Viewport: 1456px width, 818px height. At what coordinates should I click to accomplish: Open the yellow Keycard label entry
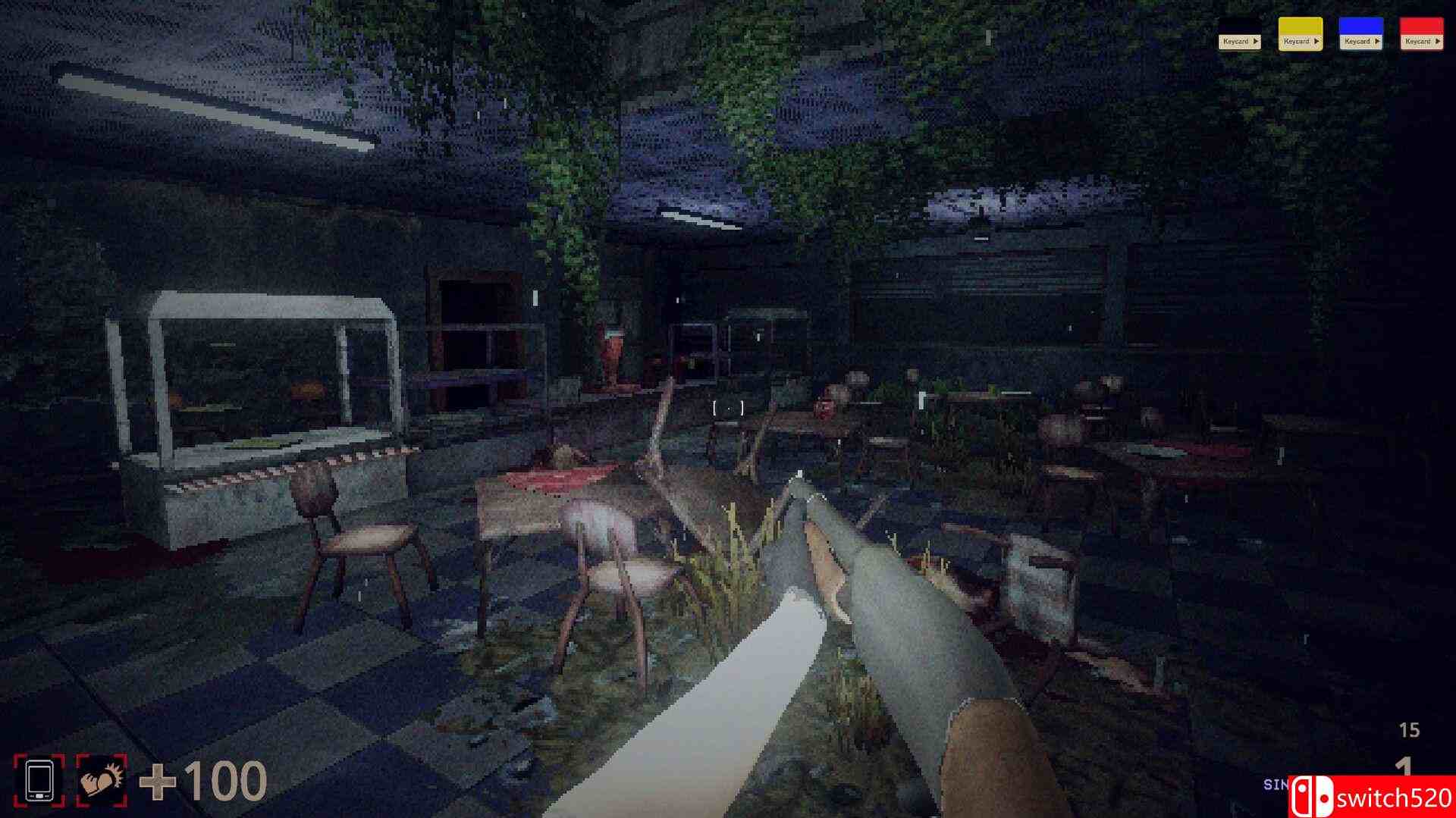coord(1298,41)
